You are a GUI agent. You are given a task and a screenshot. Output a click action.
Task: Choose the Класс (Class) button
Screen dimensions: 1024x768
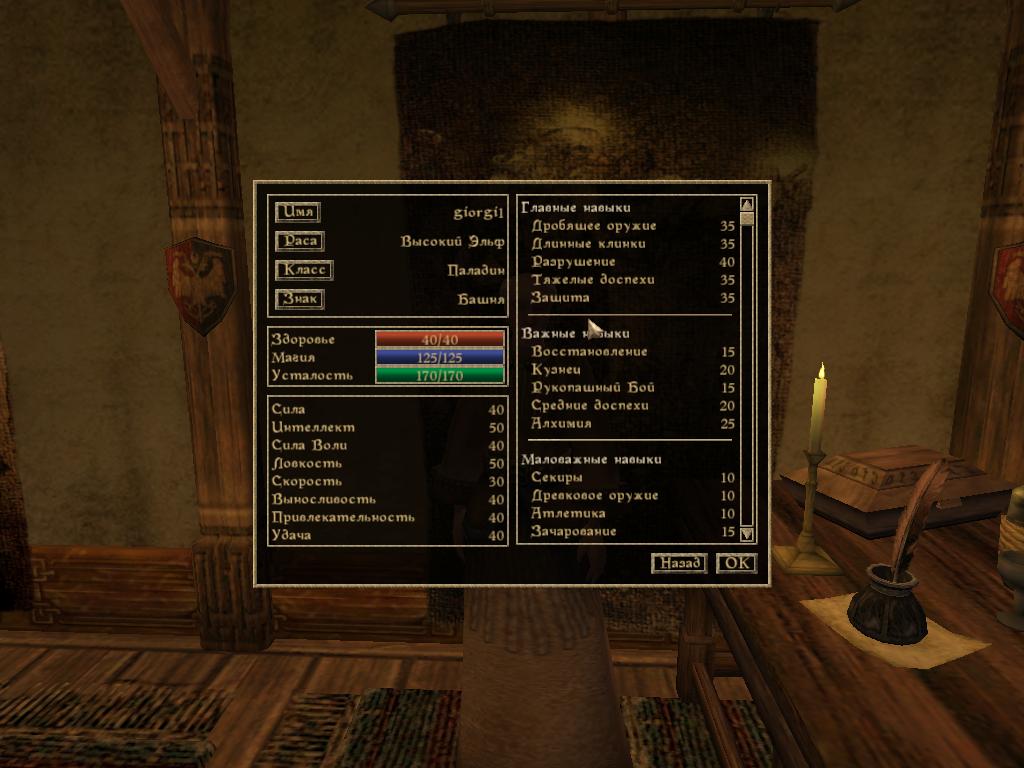[303, 270]
